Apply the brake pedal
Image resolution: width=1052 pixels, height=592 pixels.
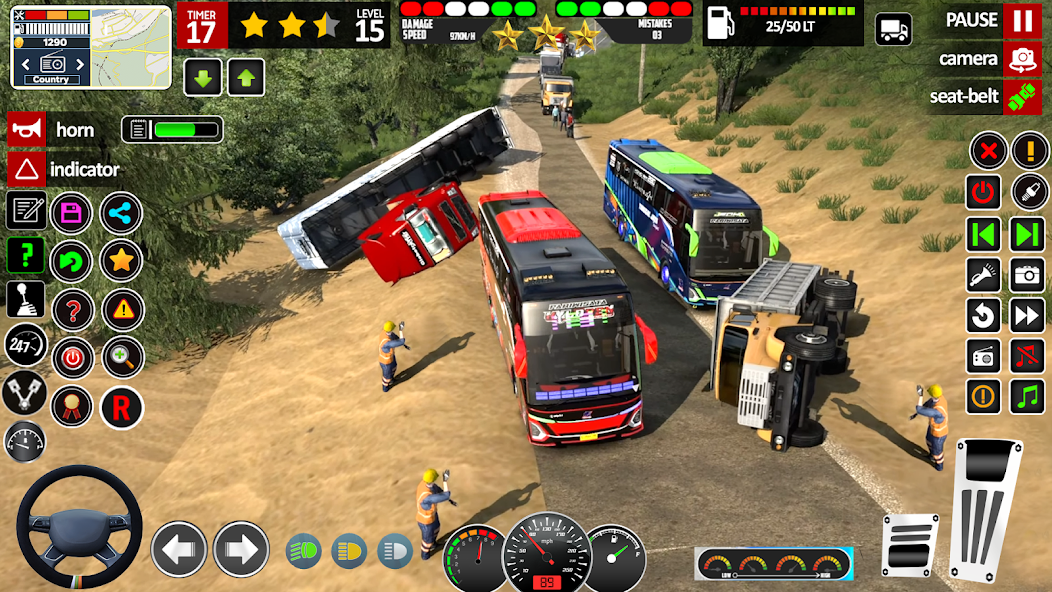[x=910, y=545]
